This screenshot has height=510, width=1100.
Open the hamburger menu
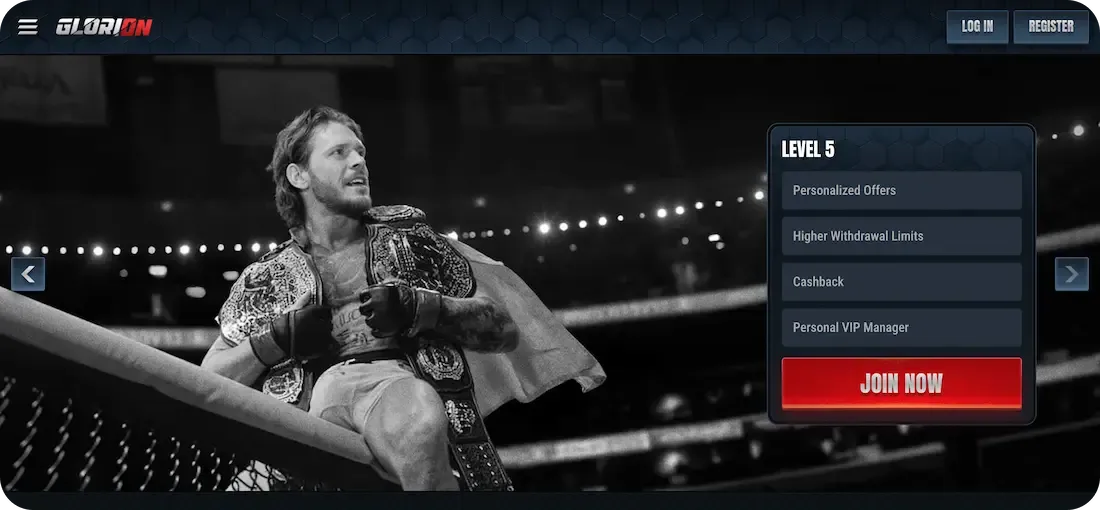tap(28, 27)
